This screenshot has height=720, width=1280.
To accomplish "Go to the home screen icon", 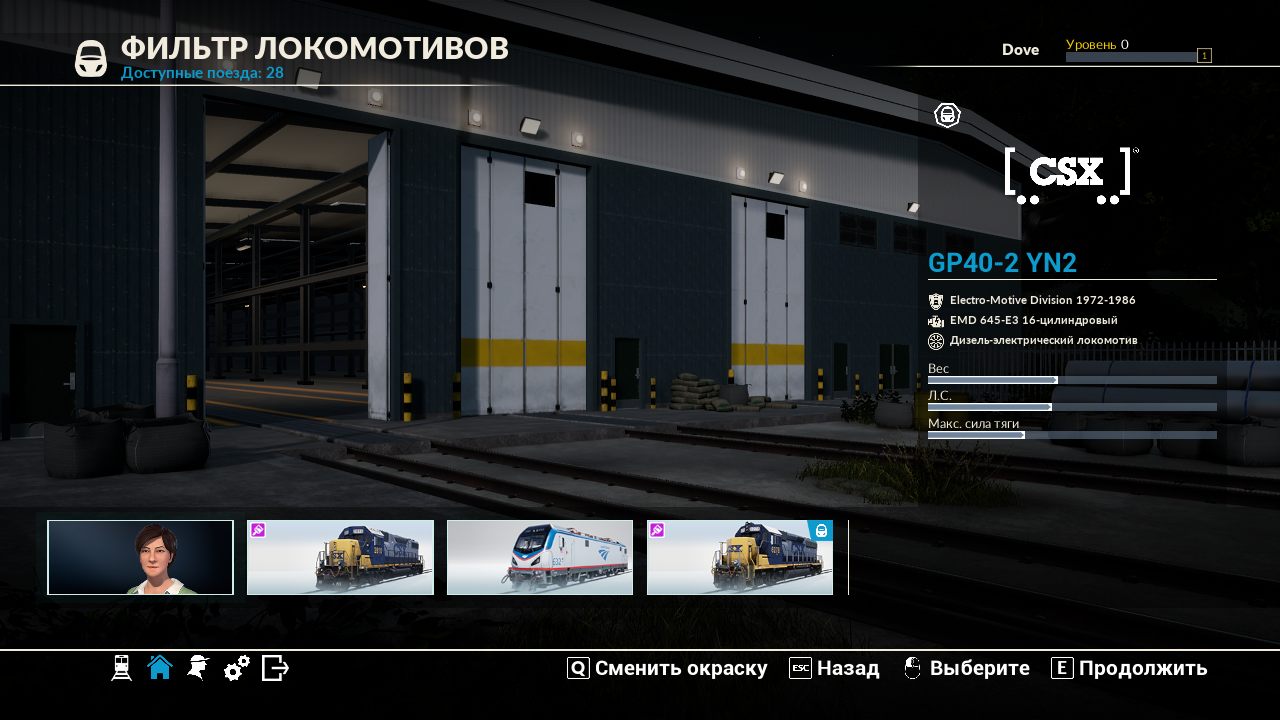I will (x=160, y=668).
